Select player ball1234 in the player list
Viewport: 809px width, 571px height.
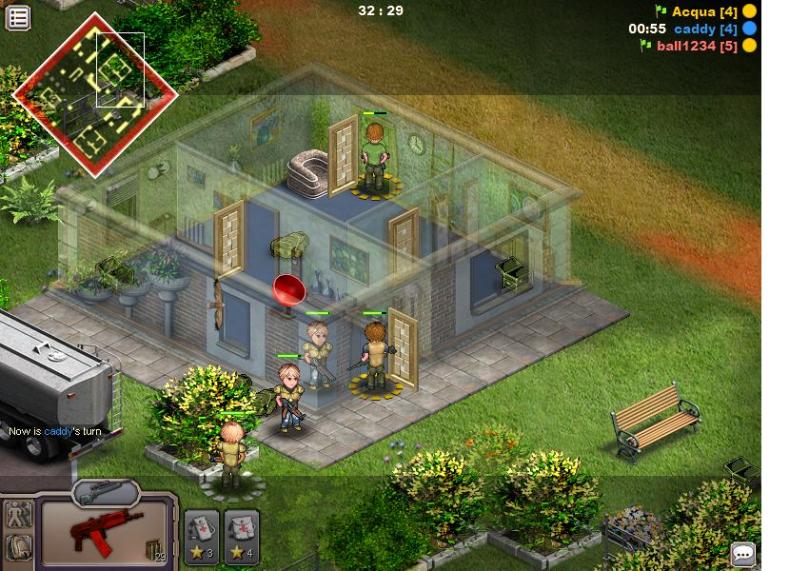pyautogui.click(x=690, y=46)
